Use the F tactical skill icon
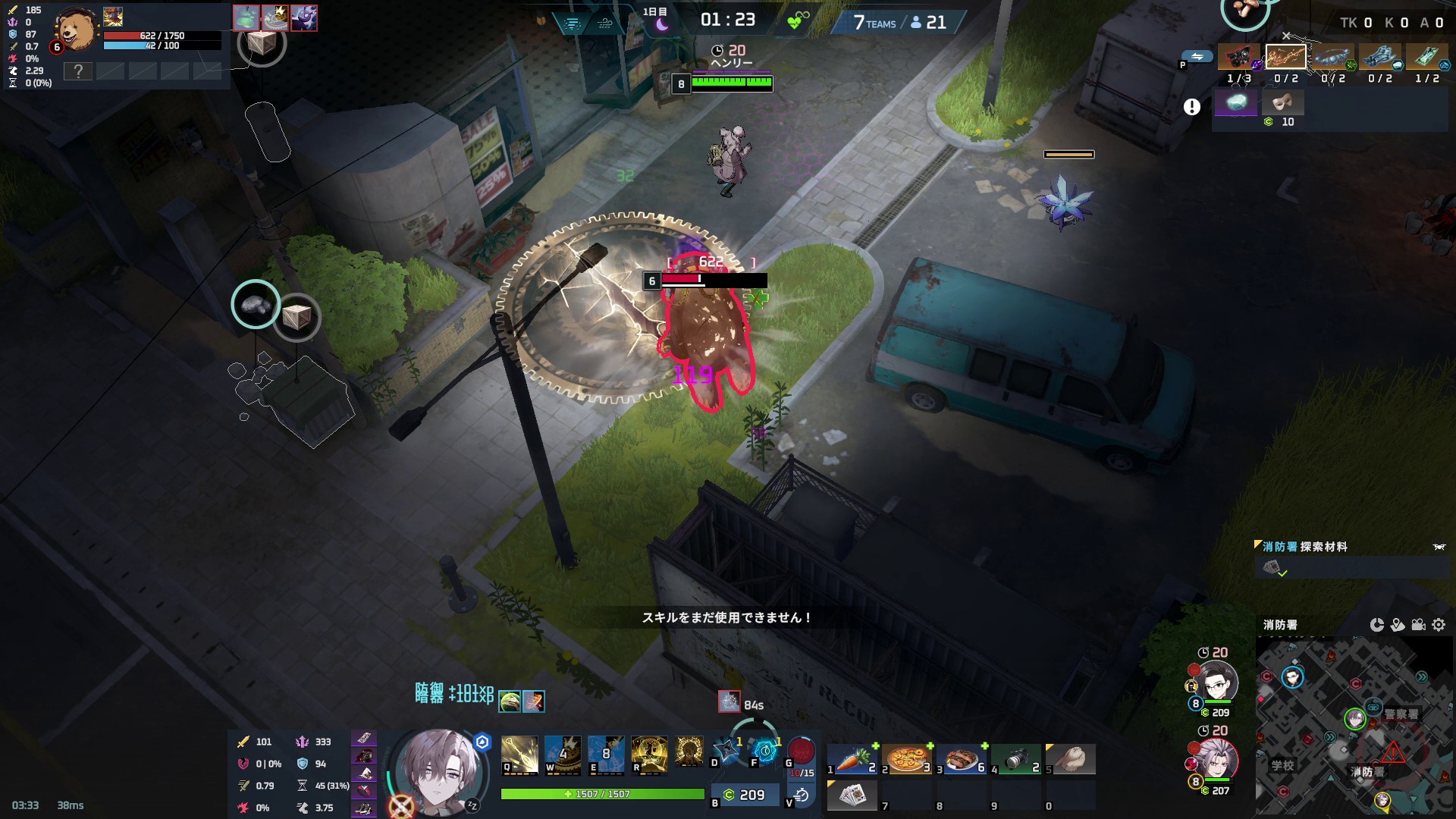 (765, 749)
